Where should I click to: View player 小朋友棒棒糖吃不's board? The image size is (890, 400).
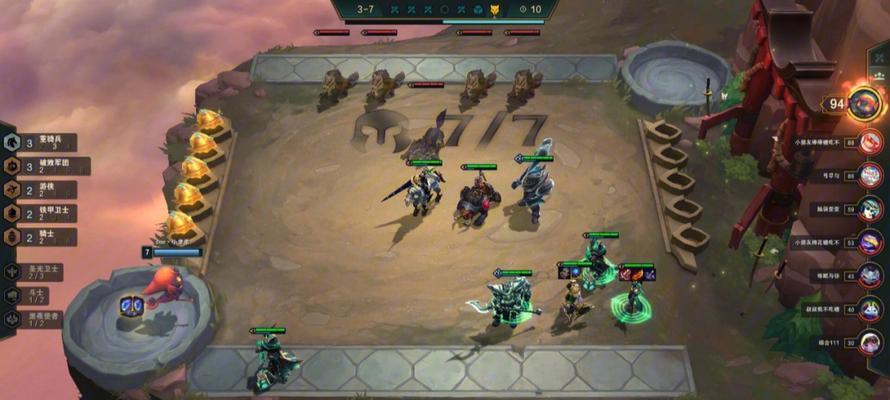click(x=871, y=144)
